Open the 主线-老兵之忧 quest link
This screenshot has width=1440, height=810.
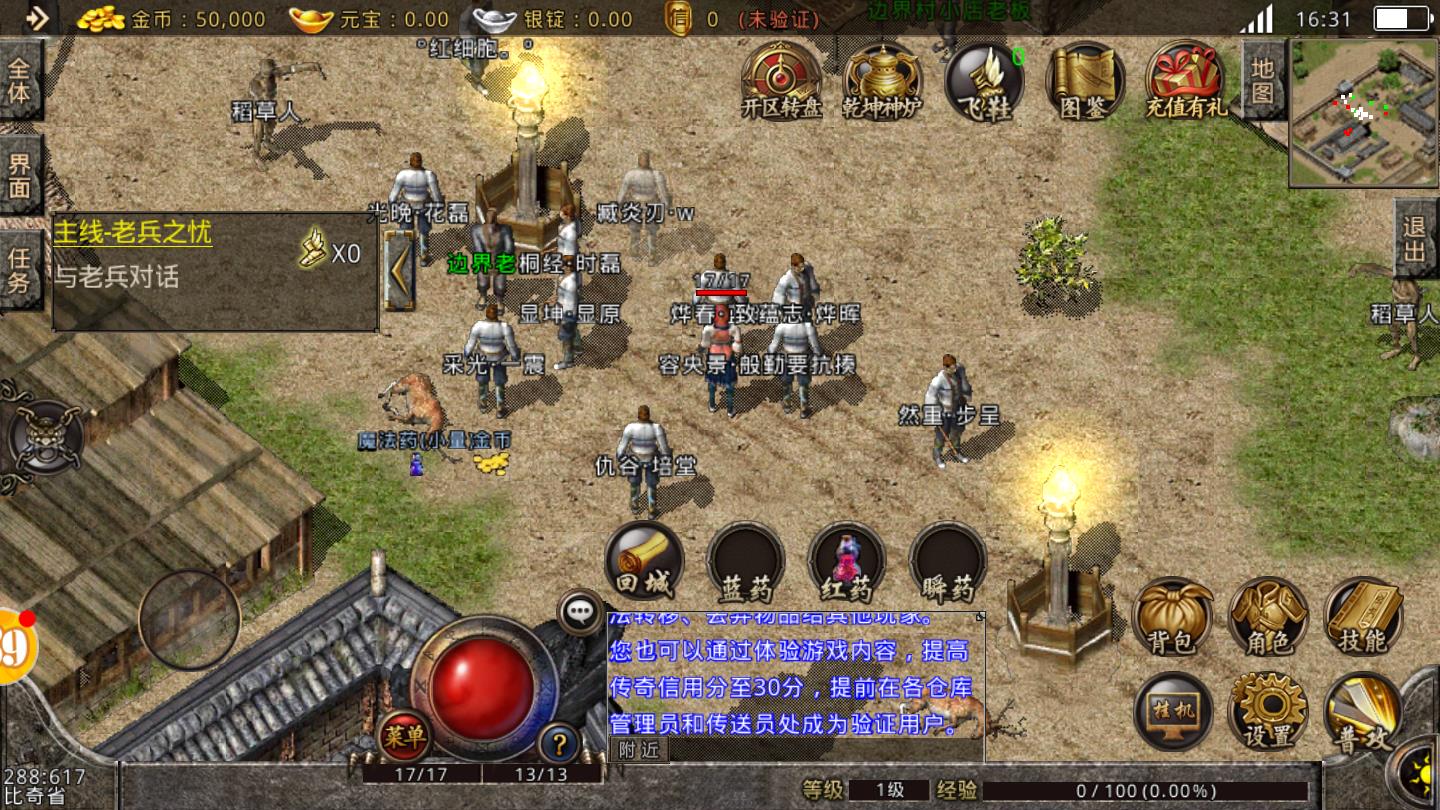pyautogui.click(x=133, y=233)
